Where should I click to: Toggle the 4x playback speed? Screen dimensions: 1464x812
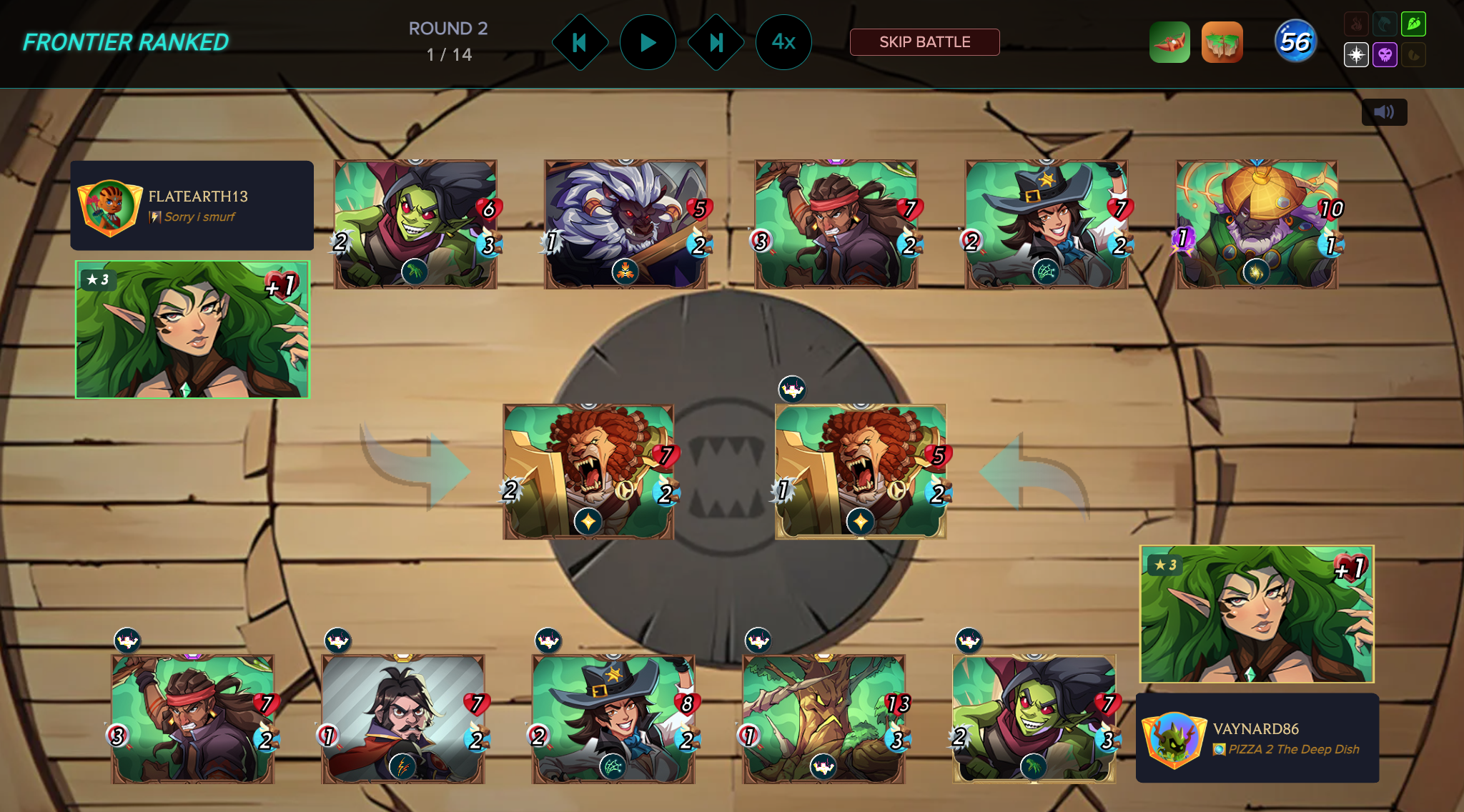click(783, 43)
